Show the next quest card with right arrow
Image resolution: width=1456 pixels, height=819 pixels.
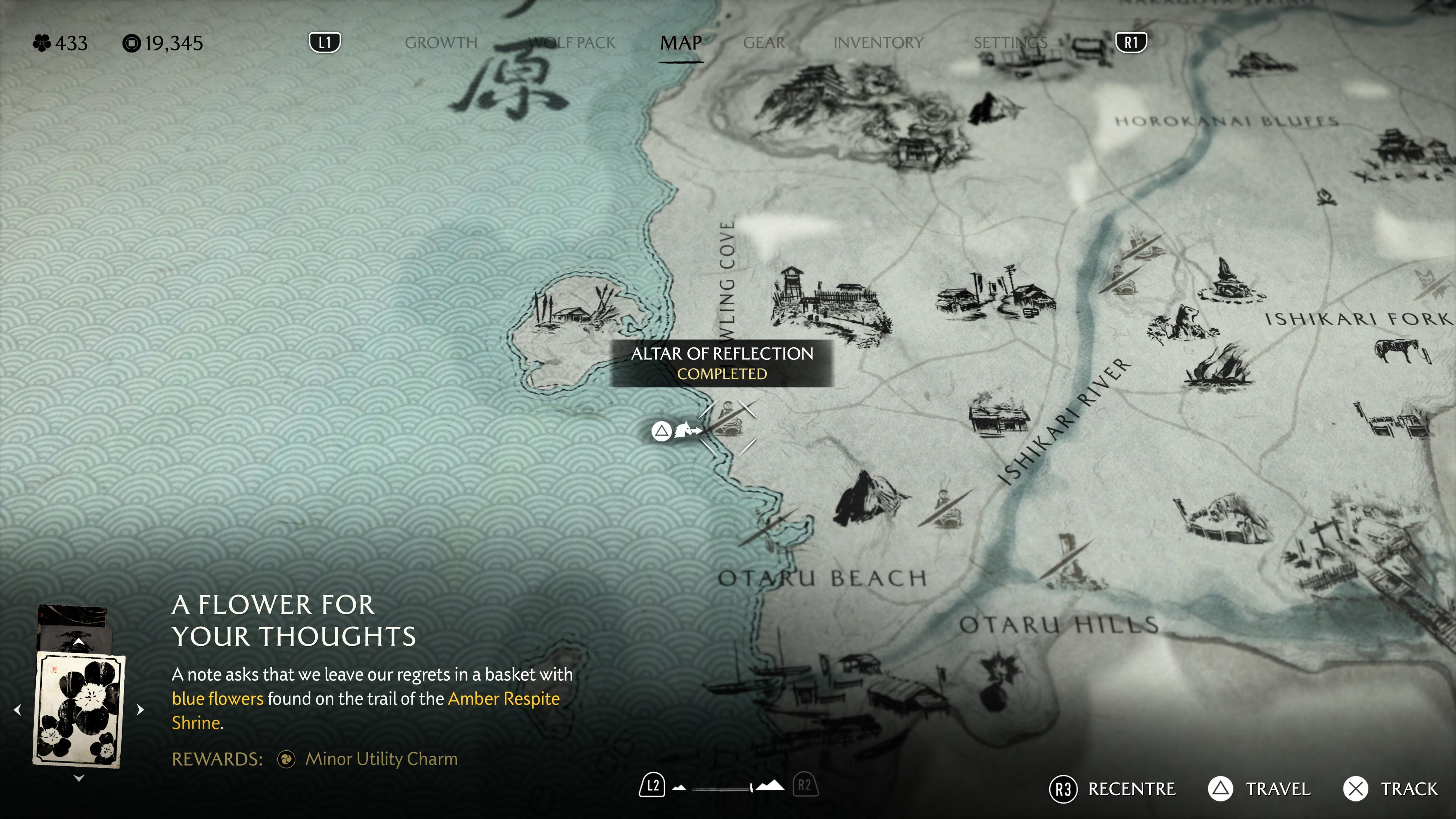(140, 709)
